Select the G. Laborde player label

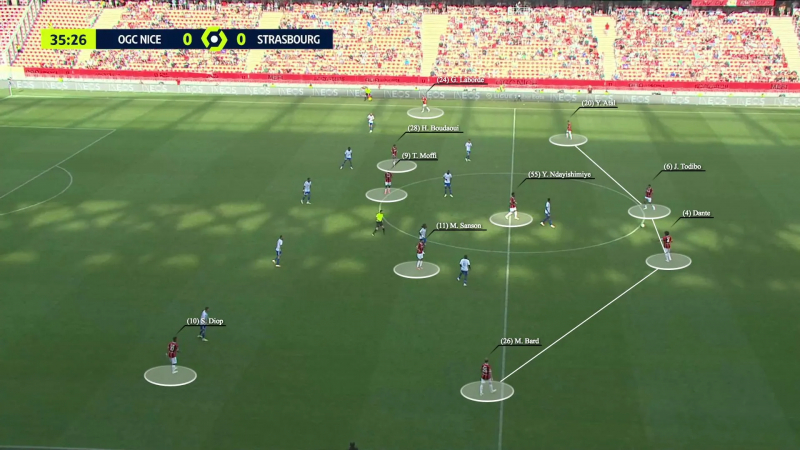point(460,80)
